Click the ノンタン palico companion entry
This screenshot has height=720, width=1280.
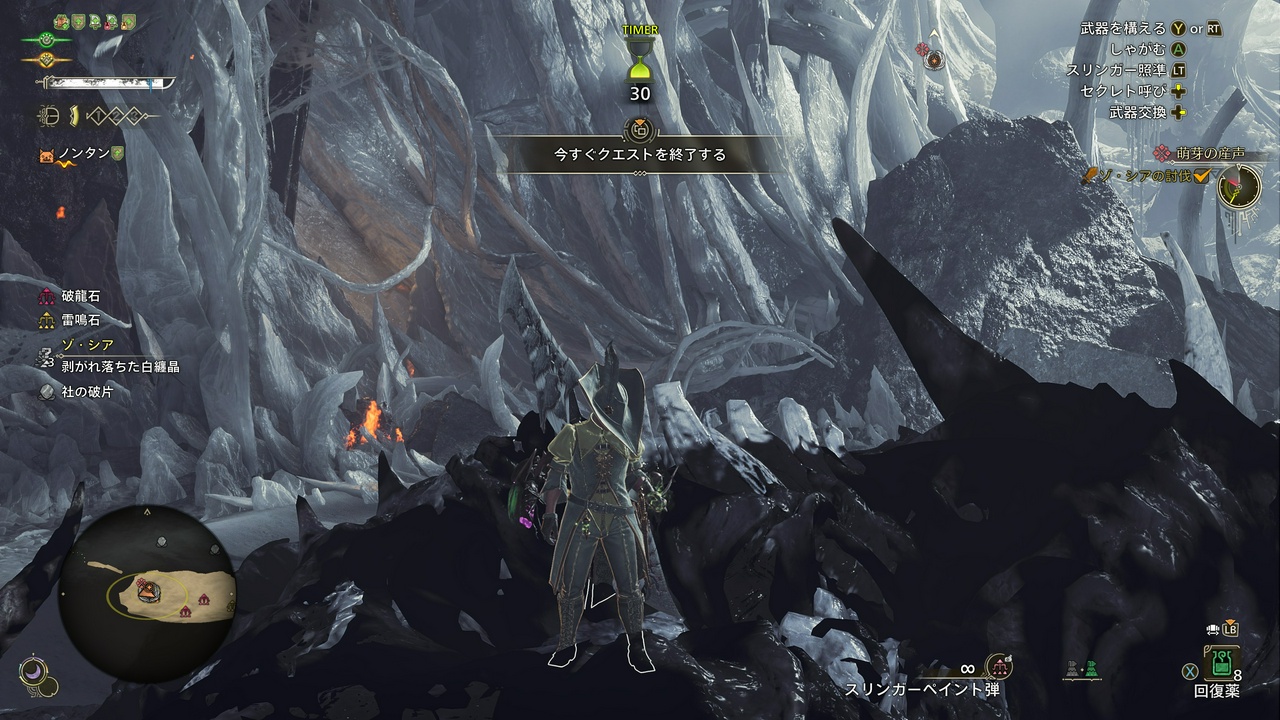pyautogui.click(x=82, y=154)
